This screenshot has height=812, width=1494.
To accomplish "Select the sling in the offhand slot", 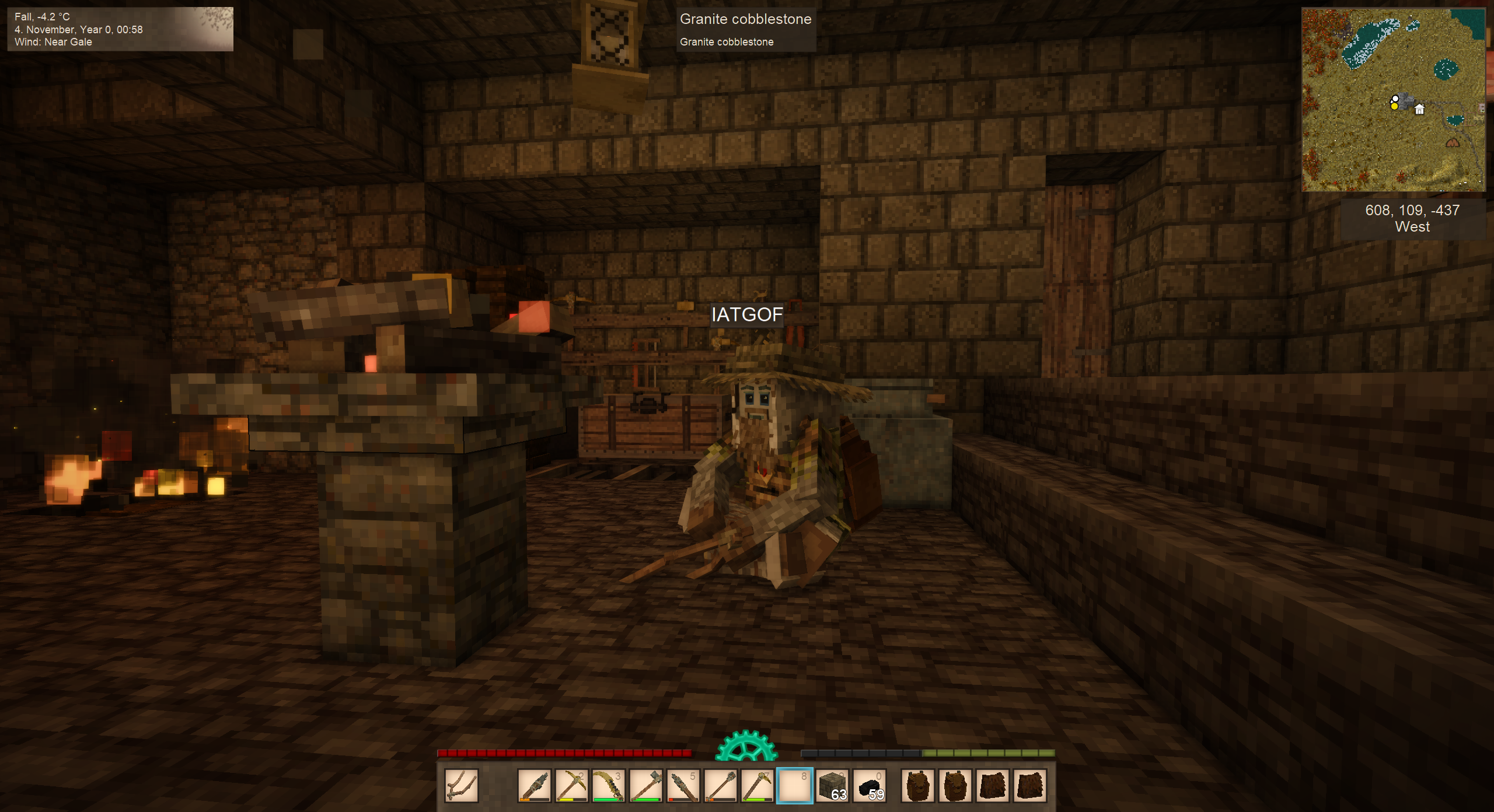I will (461, 786).
